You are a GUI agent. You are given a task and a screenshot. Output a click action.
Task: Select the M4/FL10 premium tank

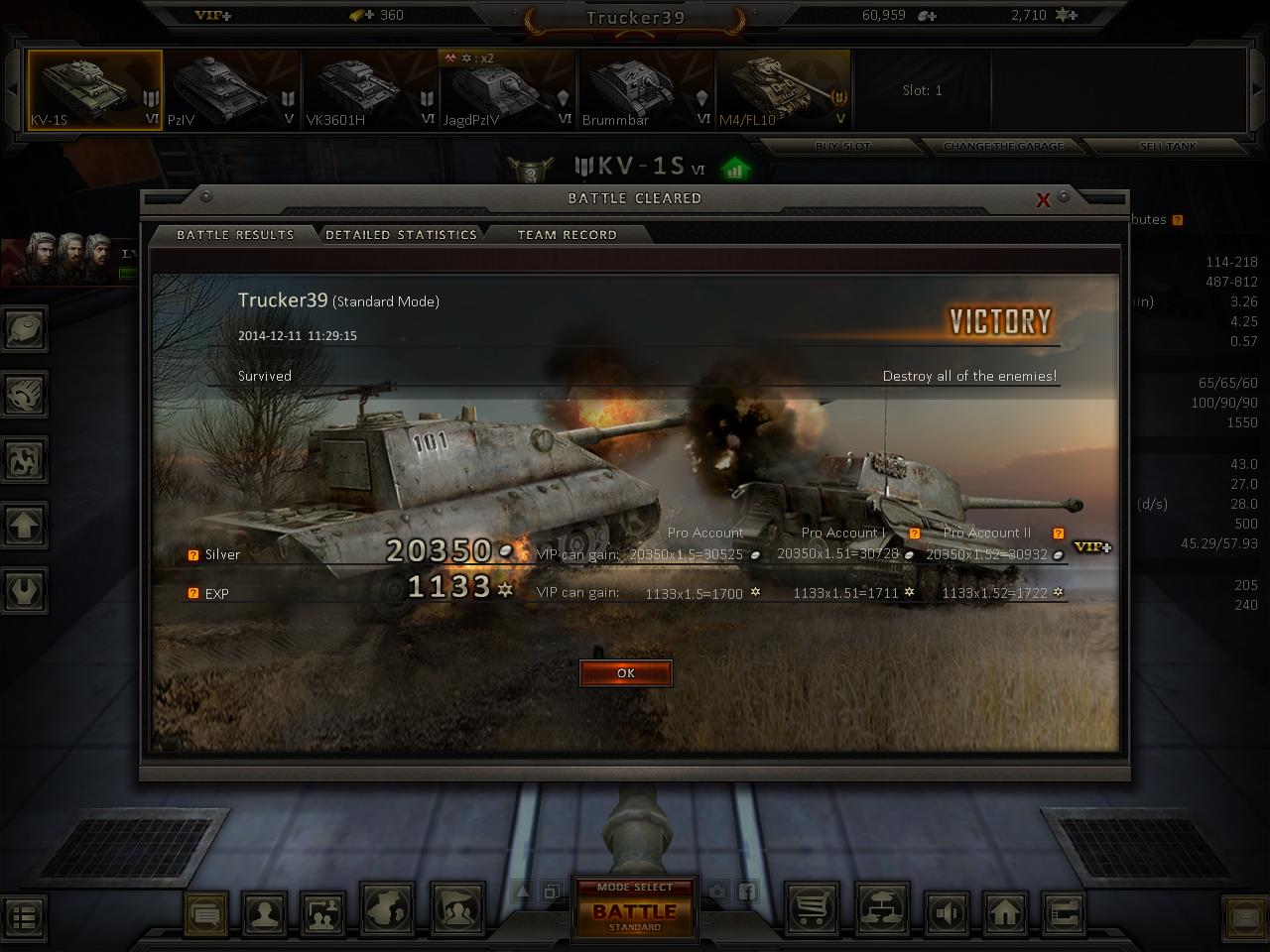(x=783, y=91)
